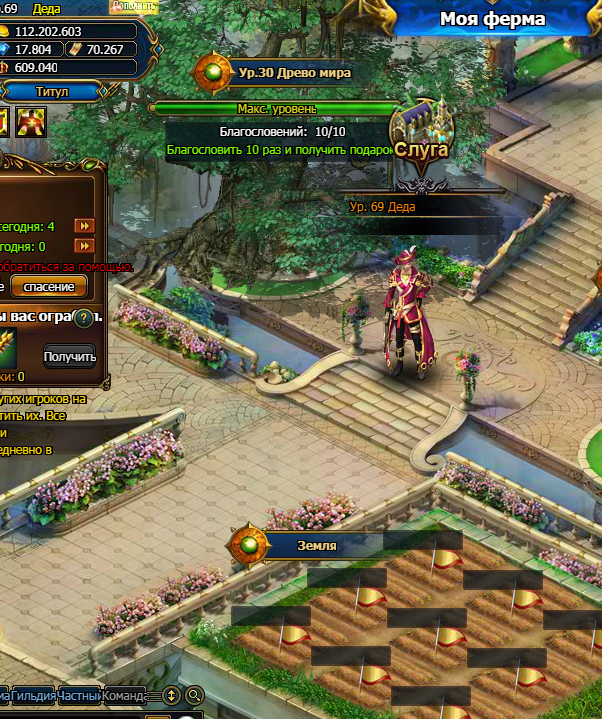Open the question mark help icon
Image resolution: width=602 pixels, height=719 pixels.
click(86, 318)
